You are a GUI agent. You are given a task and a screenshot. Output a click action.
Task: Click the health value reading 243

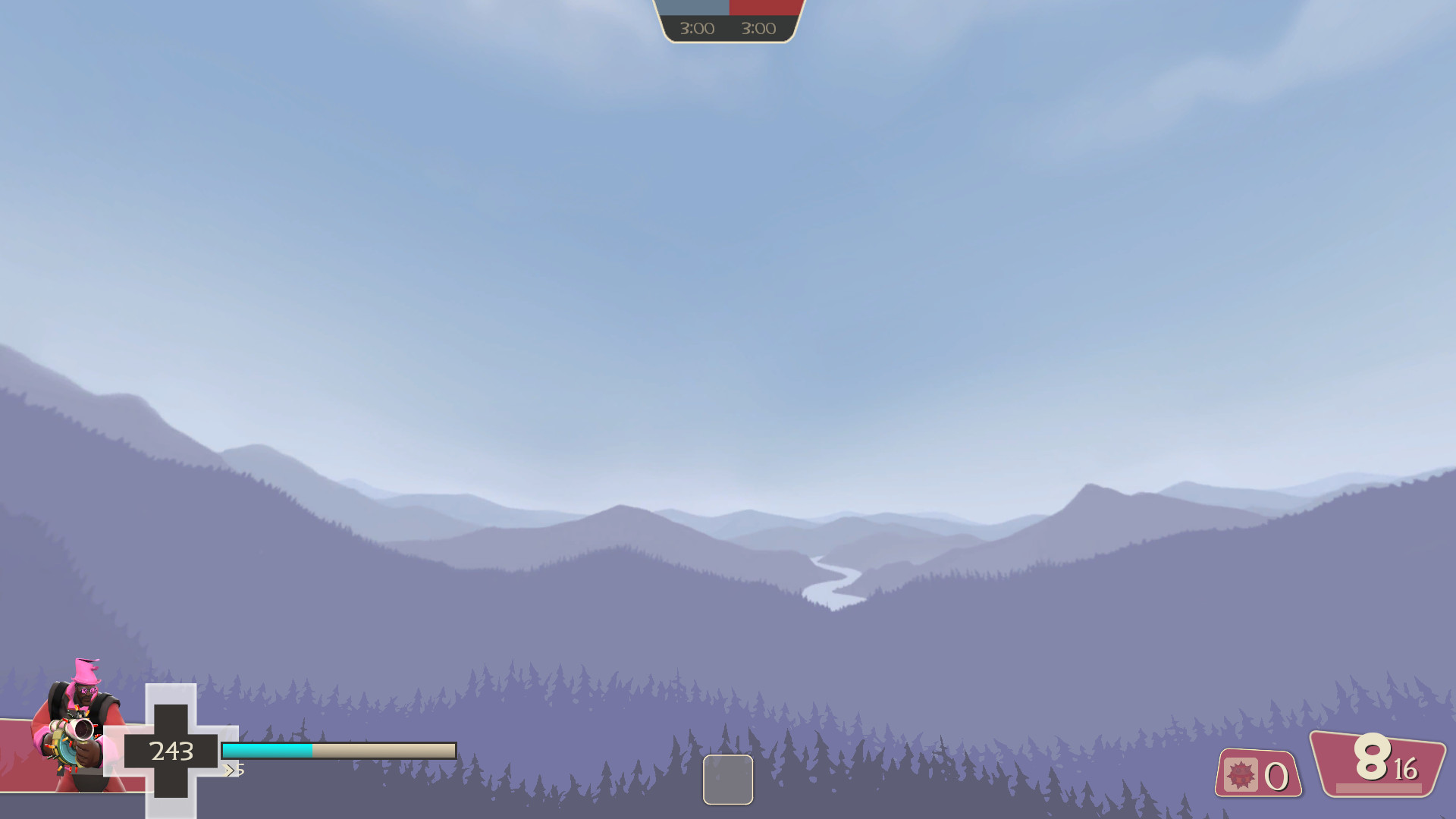(x=171, y=752)
